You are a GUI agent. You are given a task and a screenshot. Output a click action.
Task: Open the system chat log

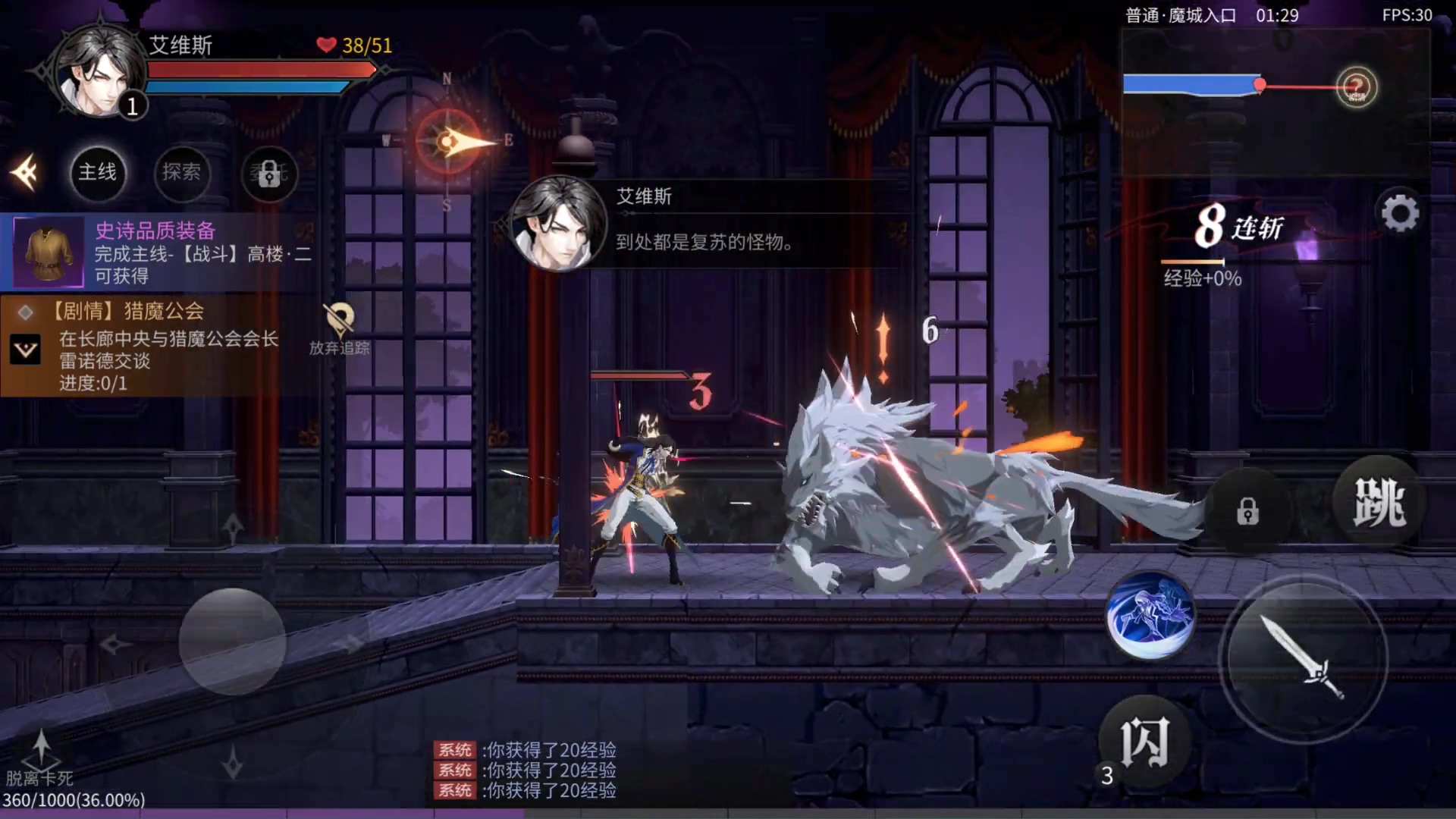coord(526,770)
